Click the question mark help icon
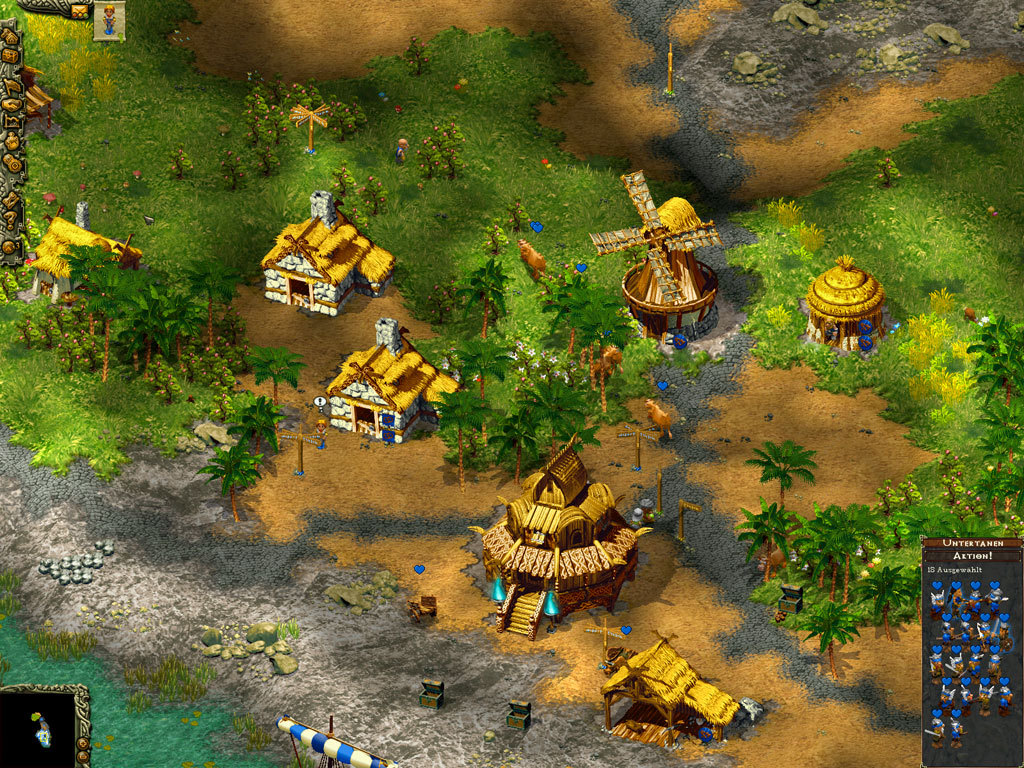1024x768 pixels. click(10, 219)
